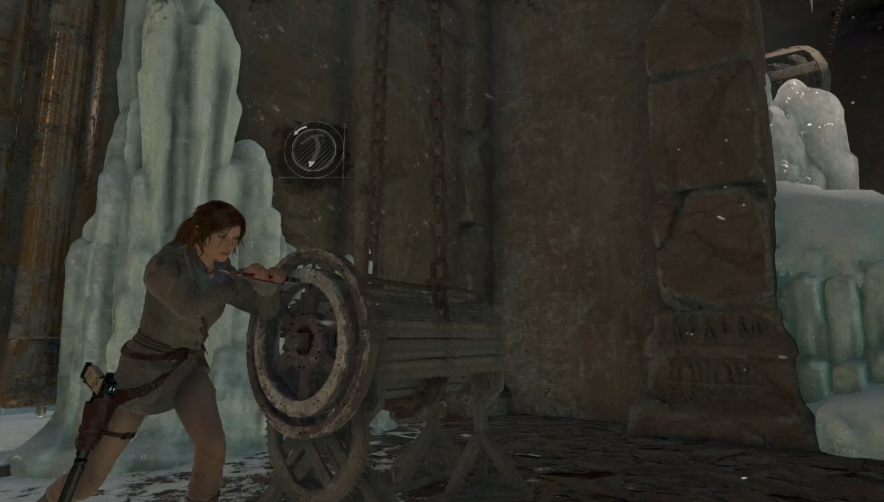Viewport: 884px width, 502px height.
Task: Click the climbing axe crank interaction icon
Action: click(313, 151)
